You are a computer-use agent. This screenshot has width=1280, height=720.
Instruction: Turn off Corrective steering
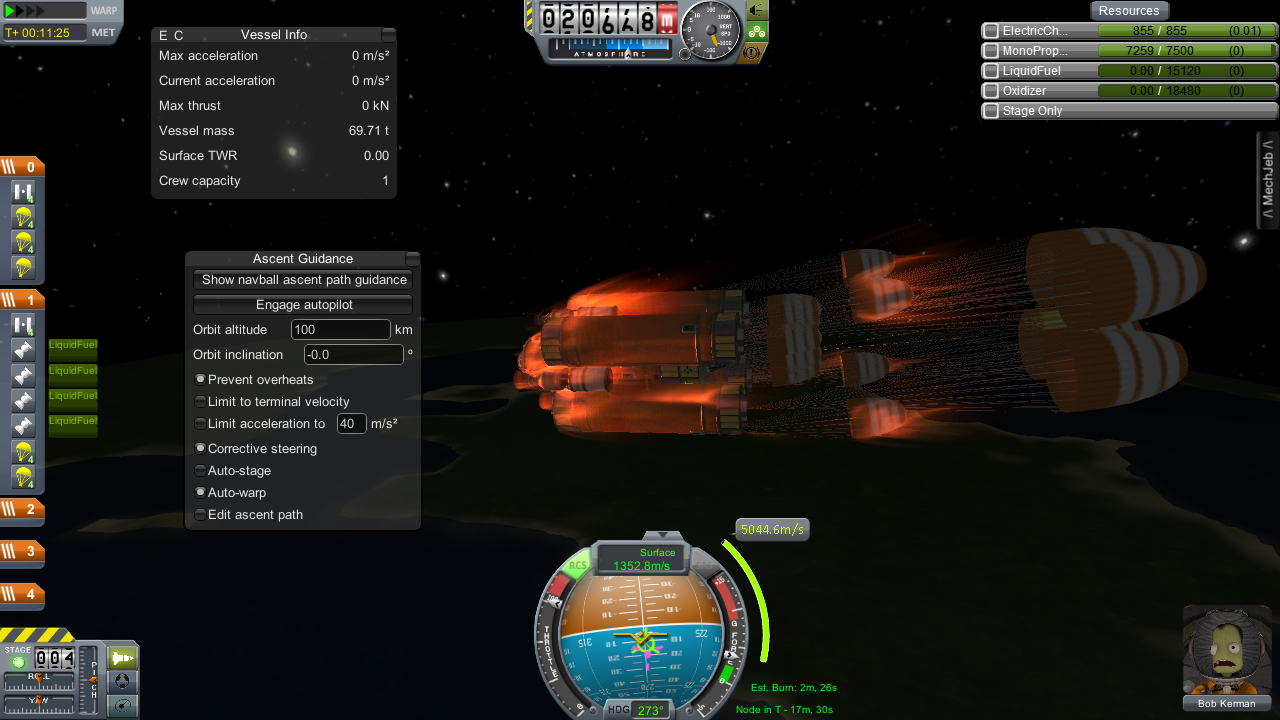[201, 449]
